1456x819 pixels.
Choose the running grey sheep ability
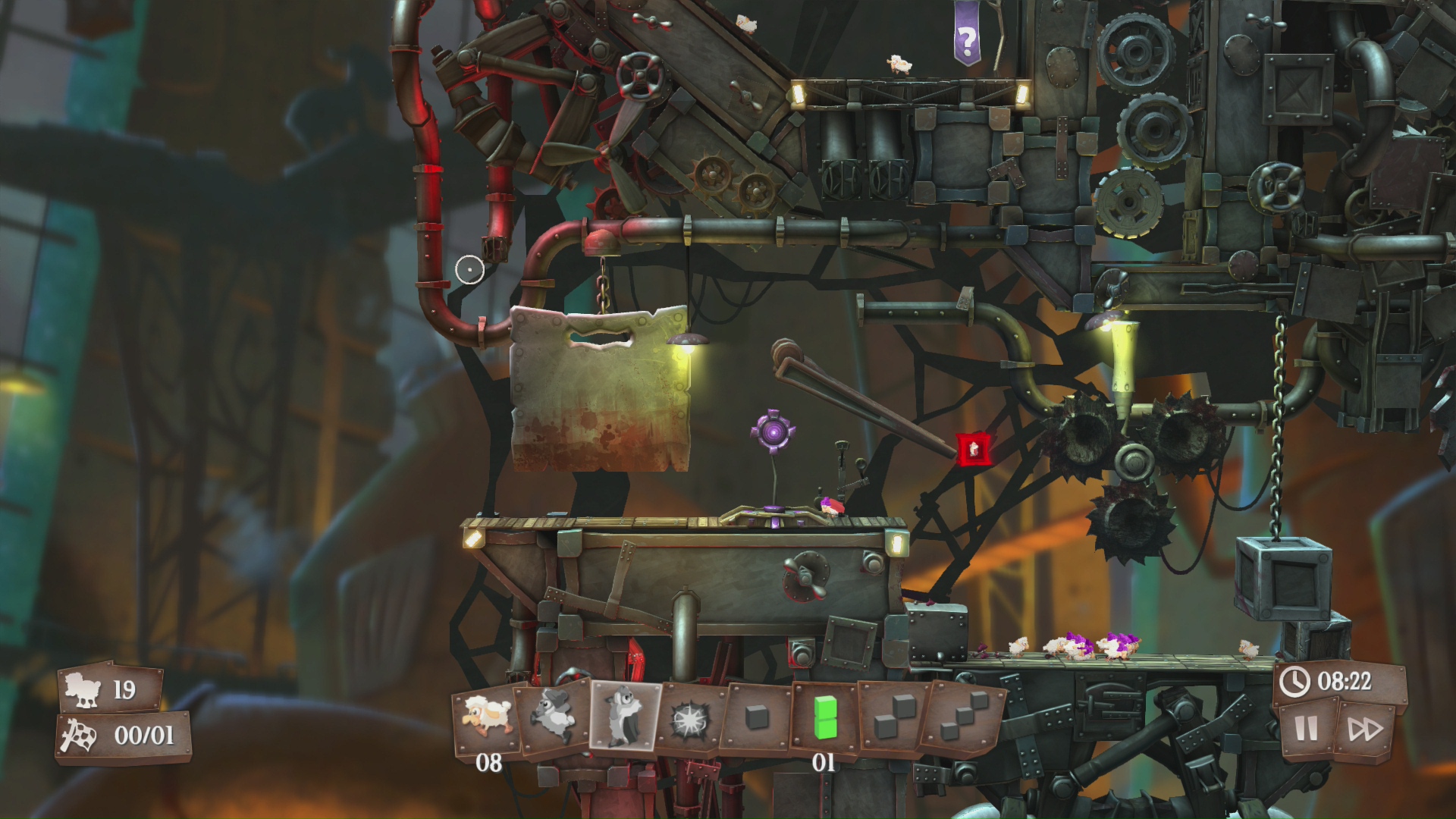[554, 716]
